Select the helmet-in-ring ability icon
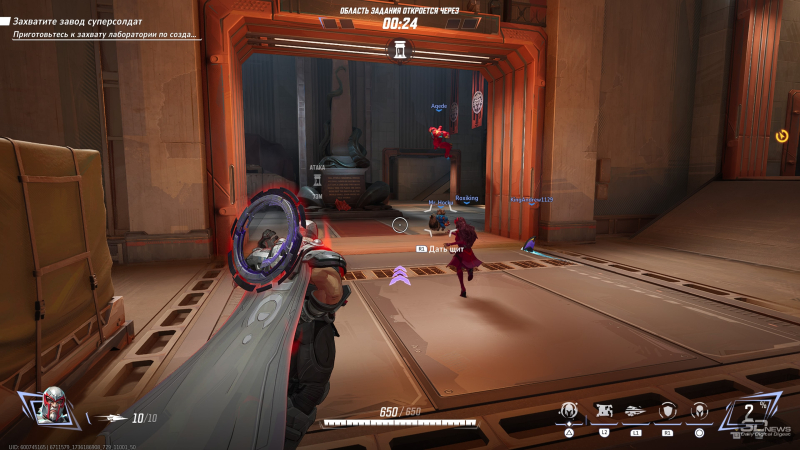 [699, 410]
